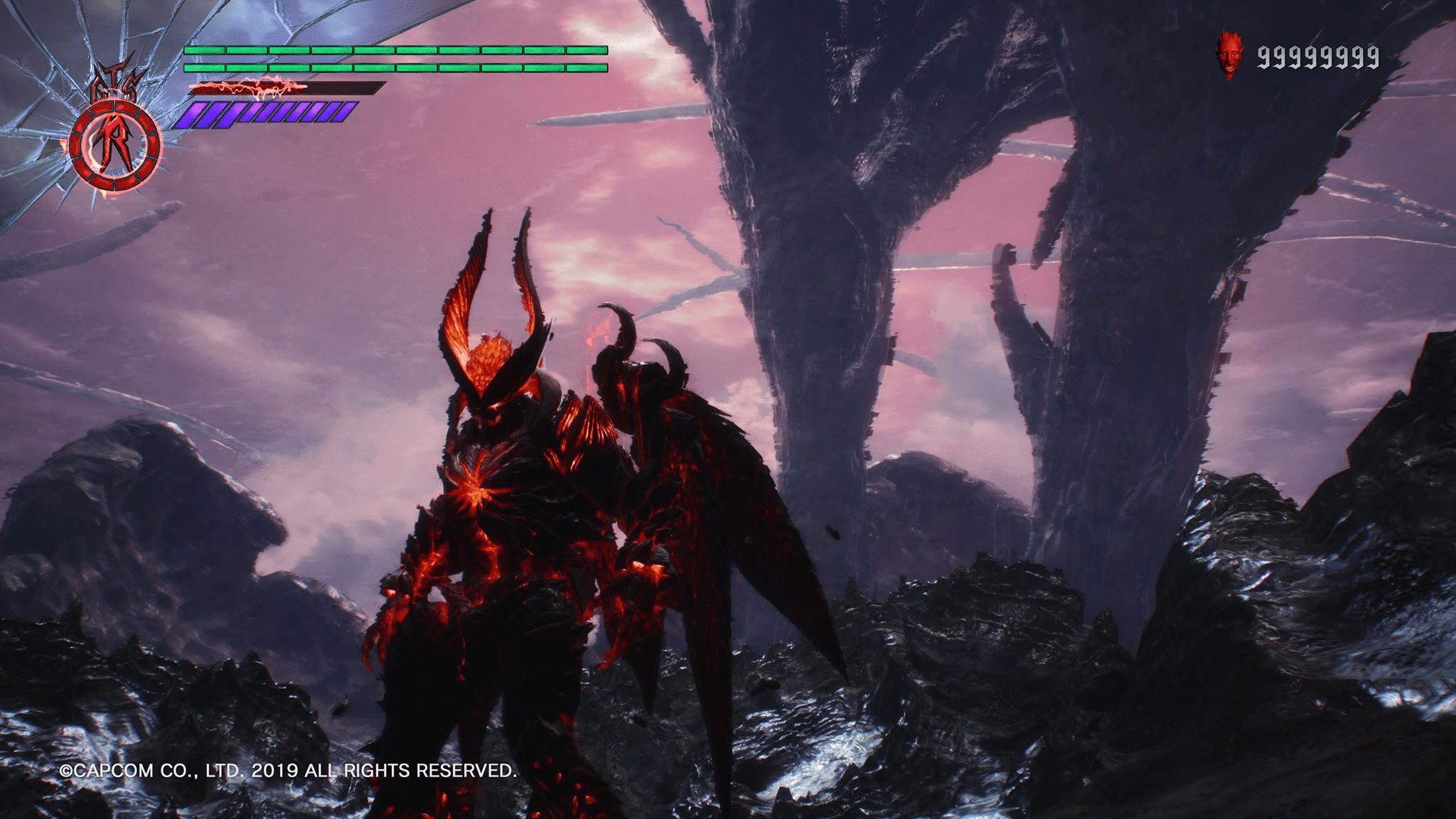Select the red orb face icon
The width and height of the screenshot is (1456, 819).
pos(1227,54)
